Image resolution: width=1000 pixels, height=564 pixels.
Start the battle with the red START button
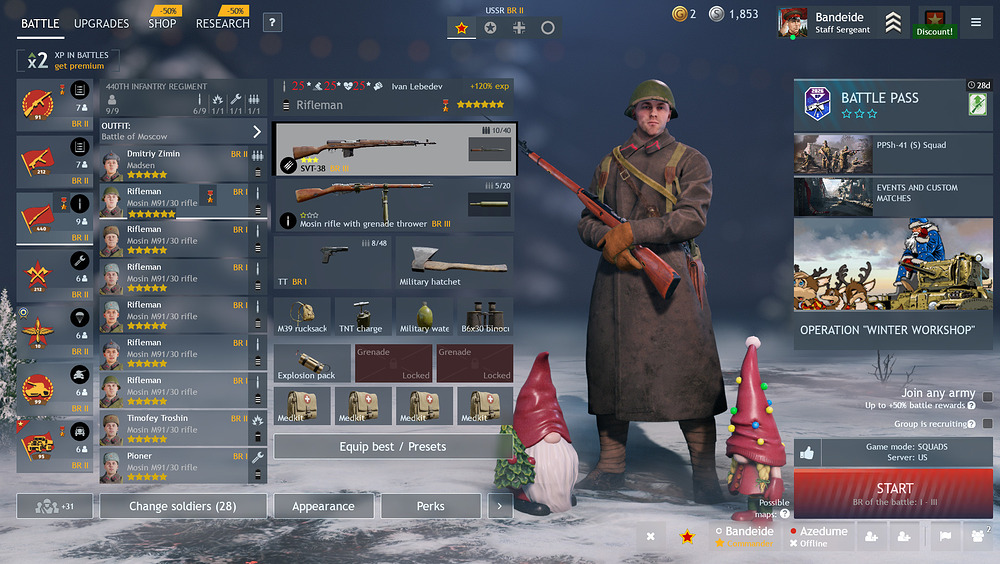894,493
